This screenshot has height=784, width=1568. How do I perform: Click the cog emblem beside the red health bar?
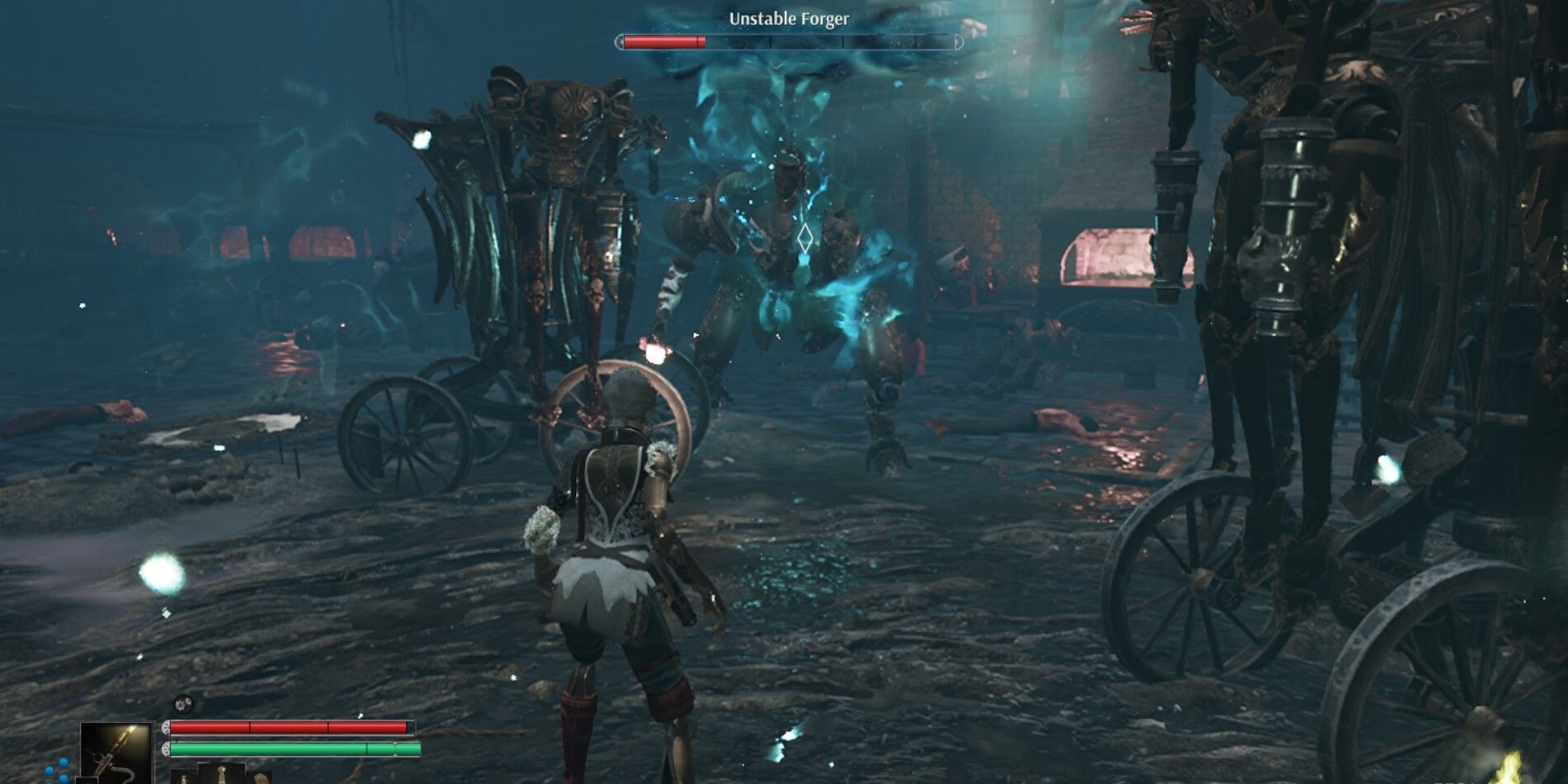point(165,728)
